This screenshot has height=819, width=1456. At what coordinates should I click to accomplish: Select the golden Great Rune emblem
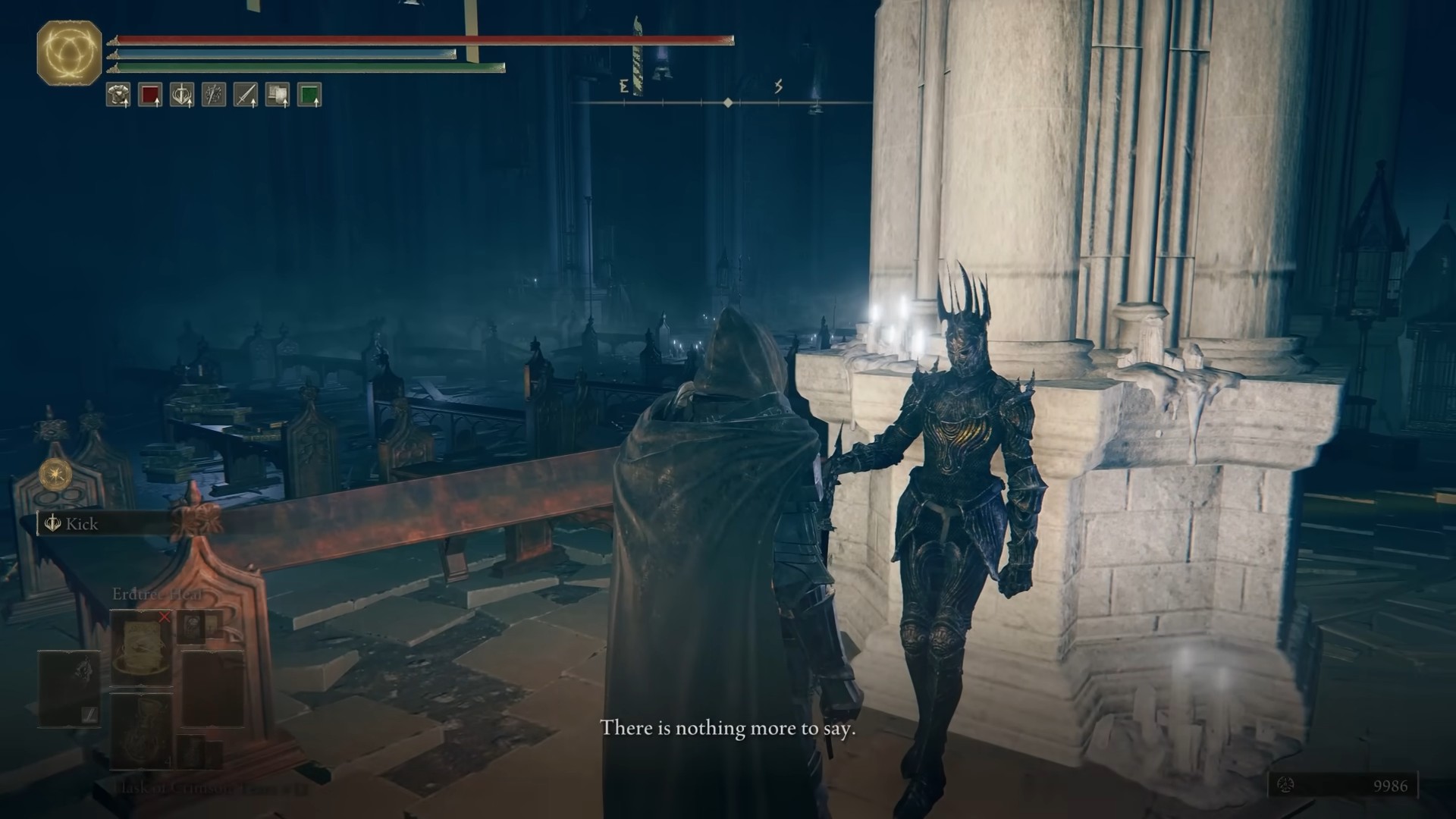tap(69, 53)
